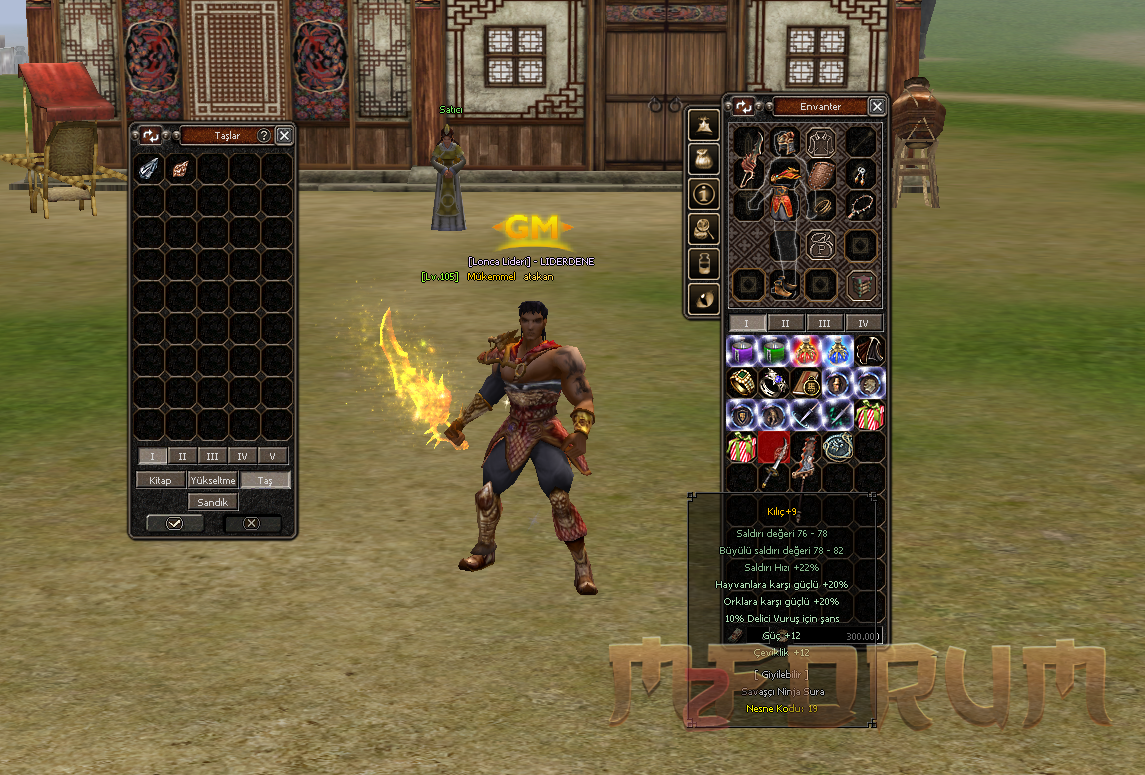This screenshot has height=775, width=1145.
Task: Click the info 'i' side button
Action: tap(705, 193)
